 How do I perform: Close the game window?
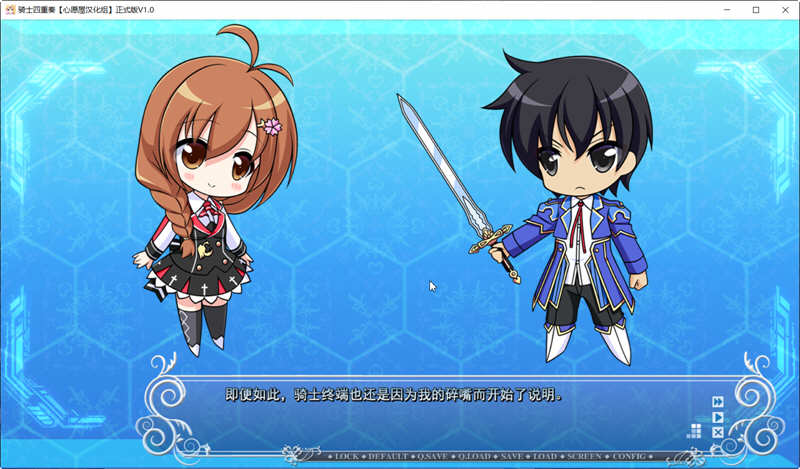click(x=784, y=9)
